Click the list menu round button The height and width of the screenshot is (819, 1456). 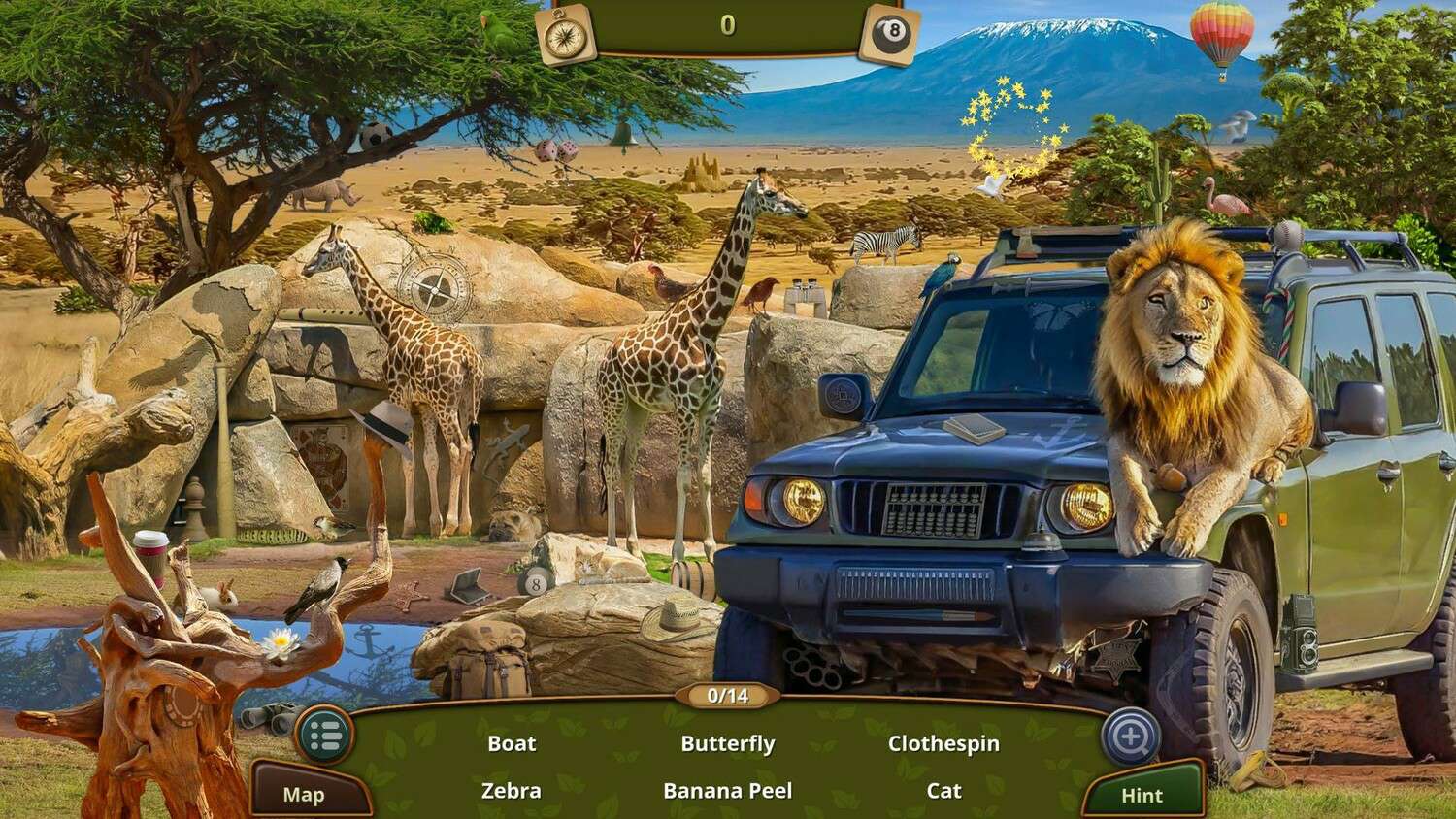[324, 737]
